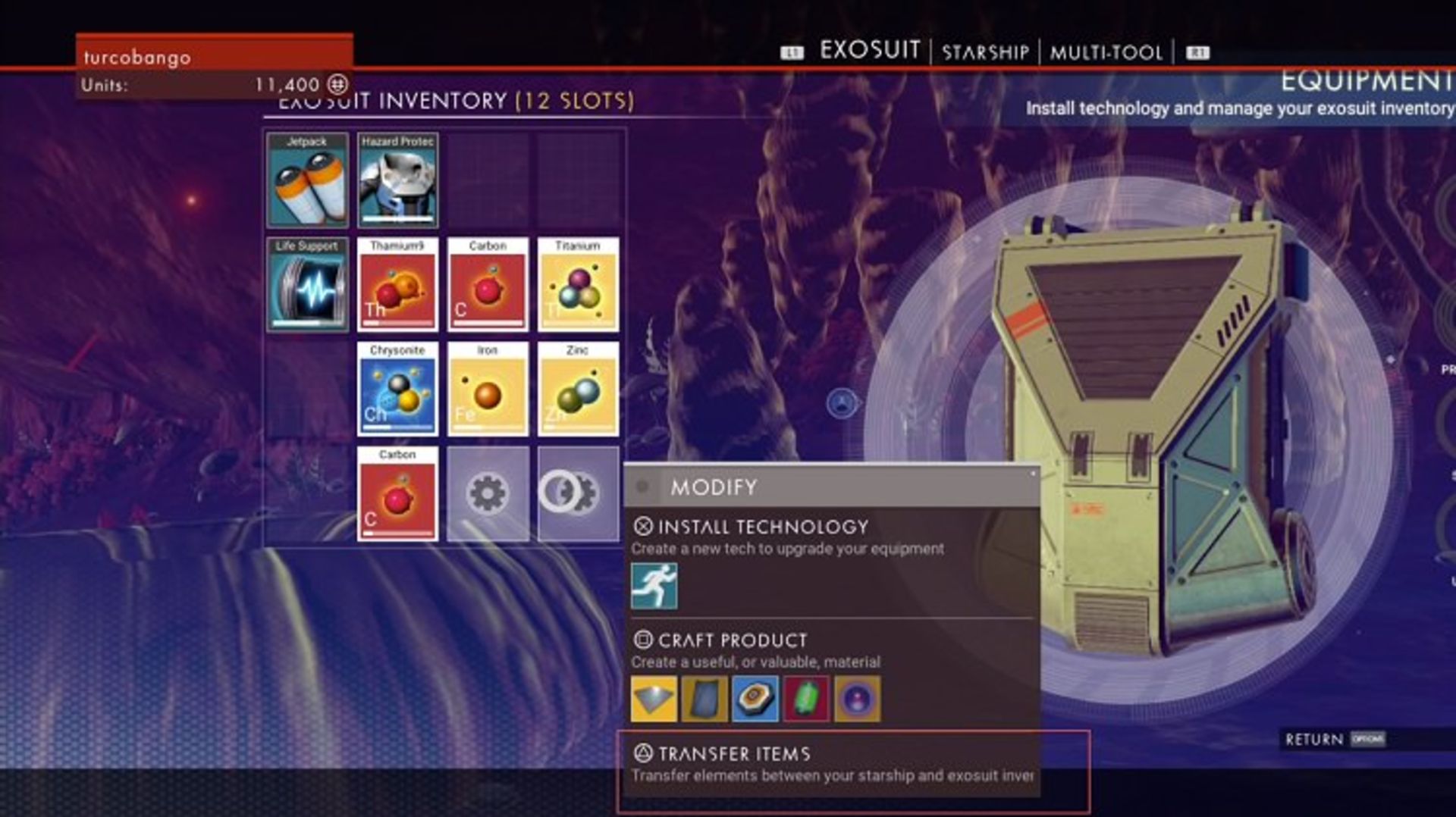Select the Exosuit tab
The image size is (1456, 817).
(x=870, y=51)
